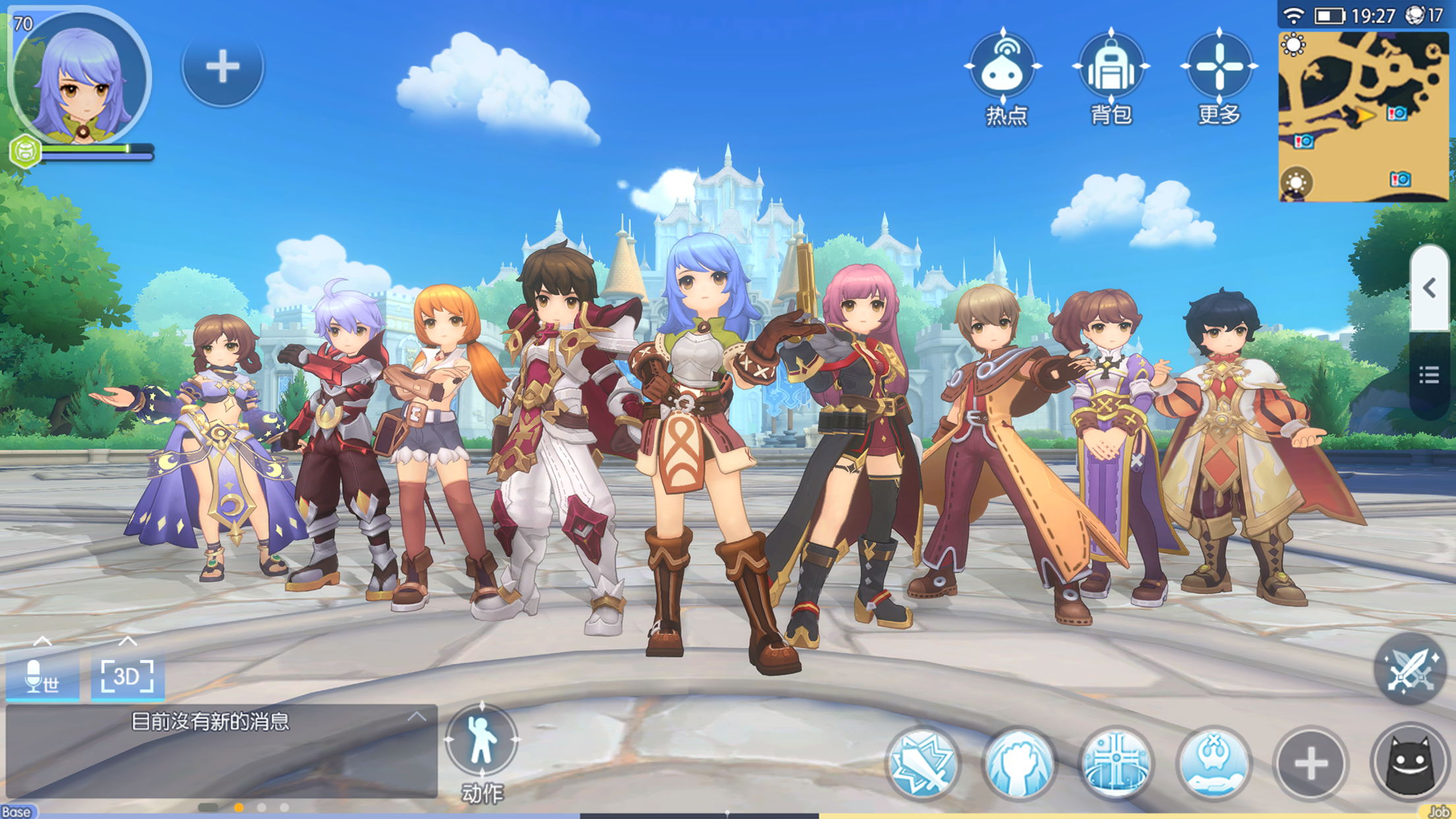Click the black cat face button
This screenshot has width=1456, height=819.
tap(1410, 764)
